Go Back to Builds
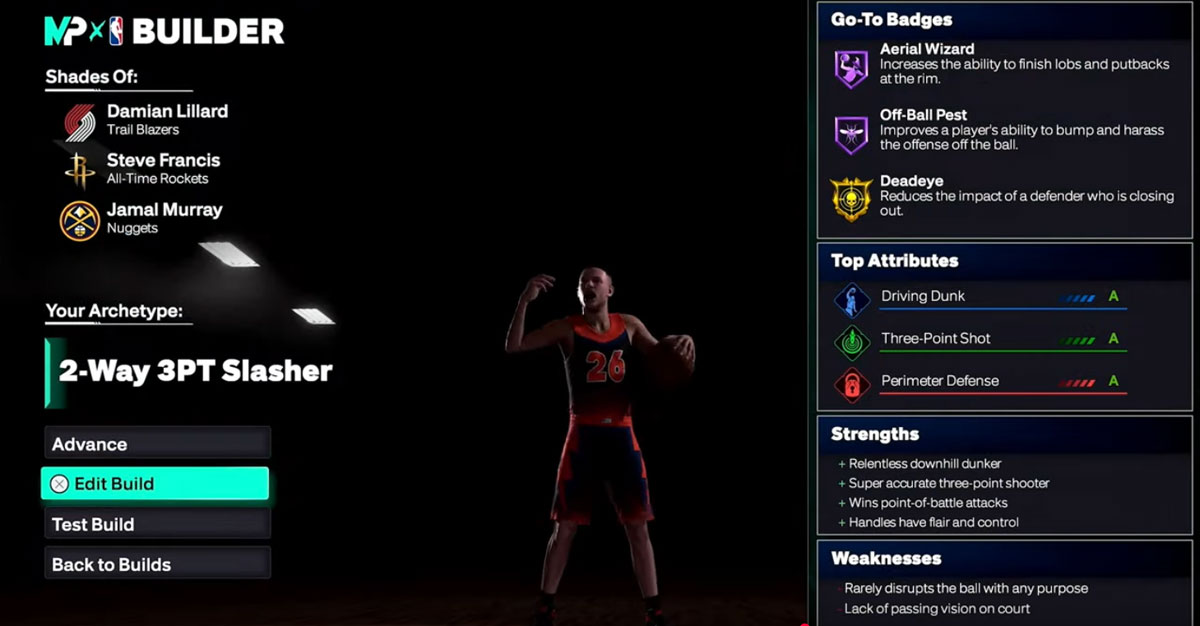 click(x=157, y=564)
